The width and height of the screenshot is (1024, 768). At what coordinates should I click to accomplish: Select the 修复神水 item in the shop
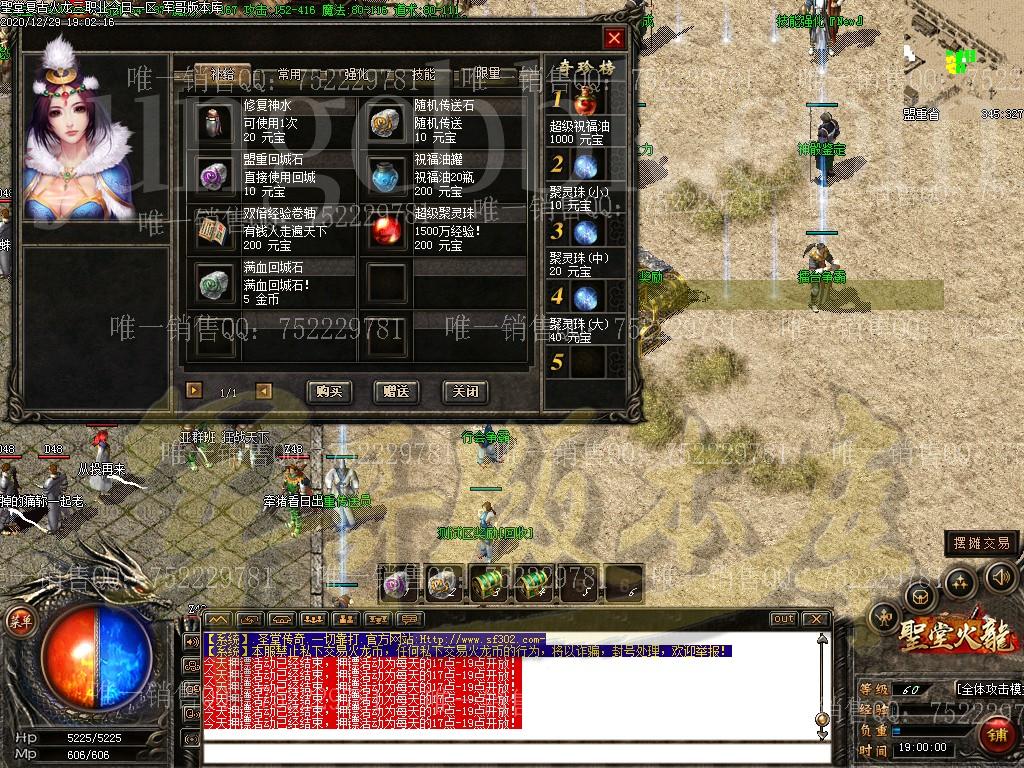tap(214, 122)
